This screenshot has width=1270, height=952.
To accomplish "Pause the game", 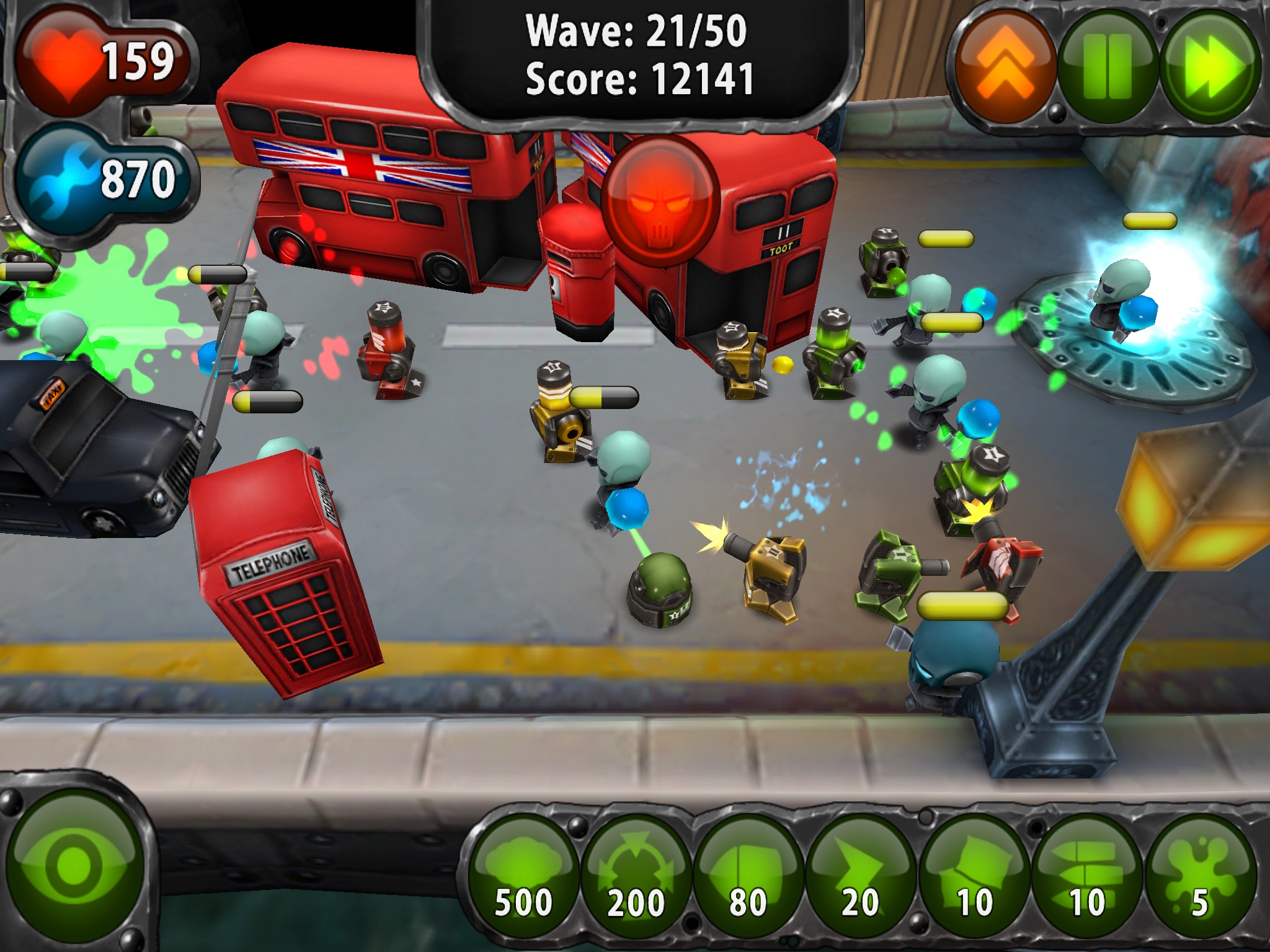I will 1107,66.
